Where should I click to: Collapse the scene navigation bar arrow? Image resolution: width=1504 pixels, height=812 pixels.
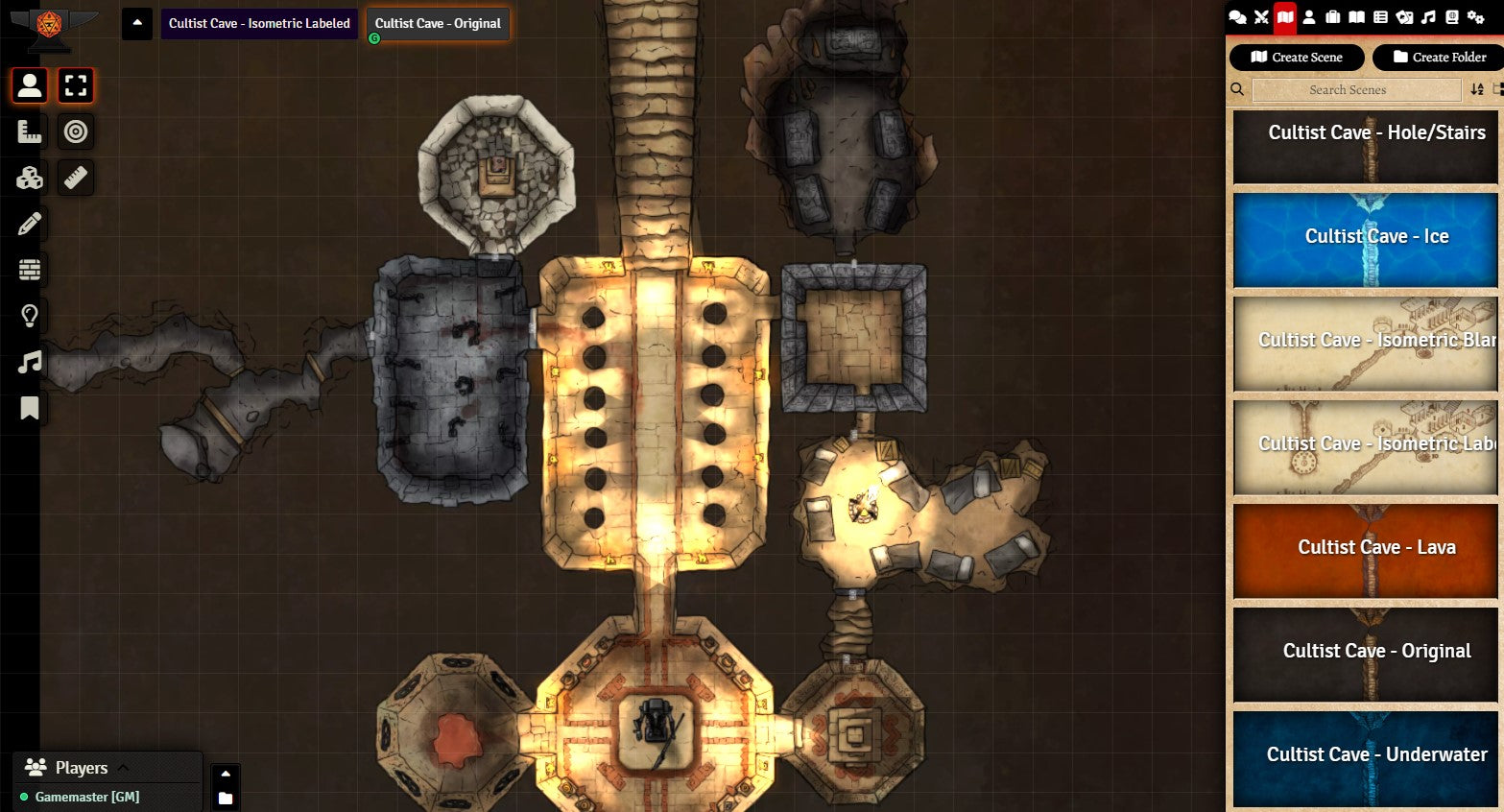pos(137,24)
